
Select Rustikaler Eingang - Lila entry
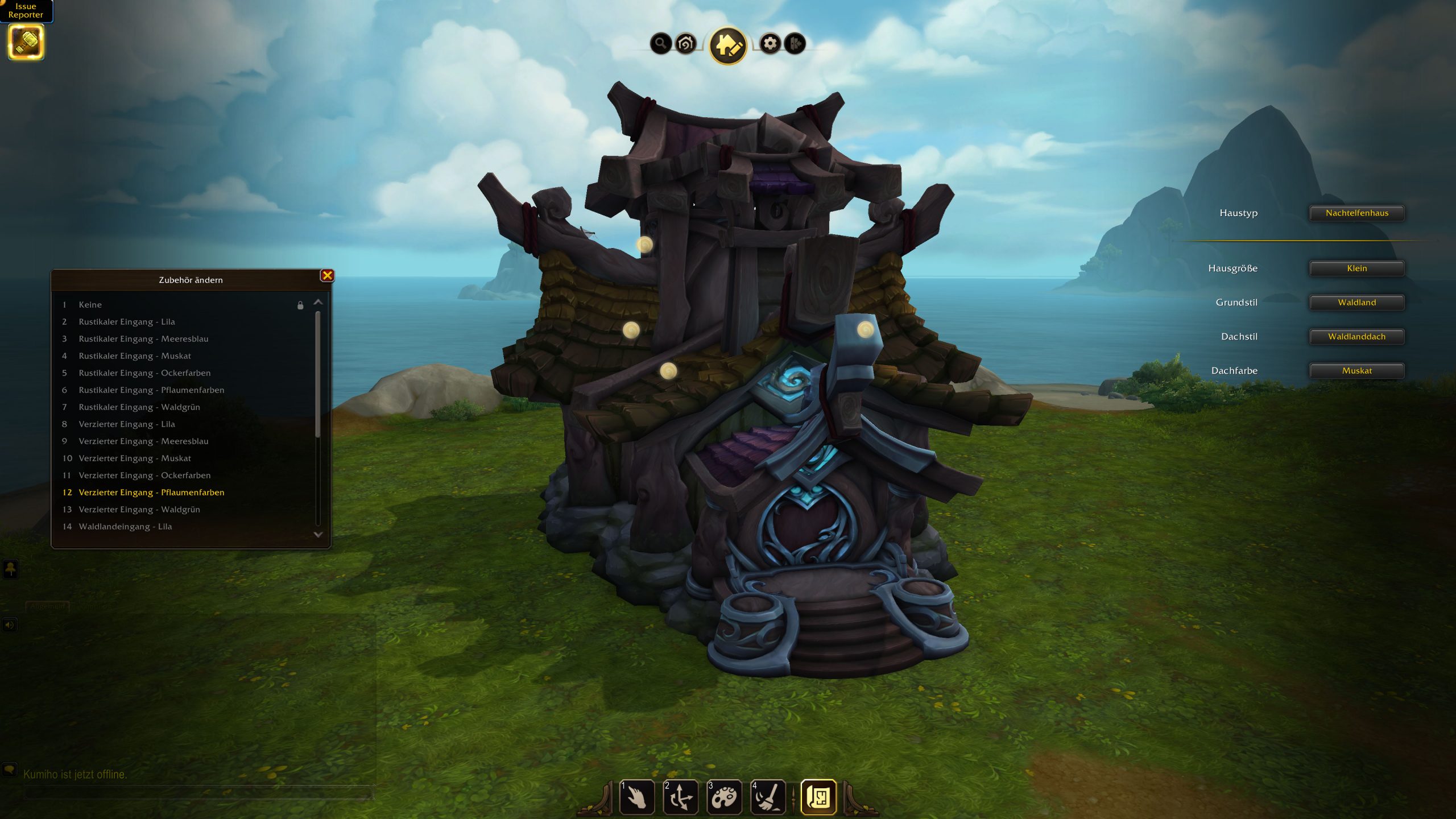[x=127, y=322]
